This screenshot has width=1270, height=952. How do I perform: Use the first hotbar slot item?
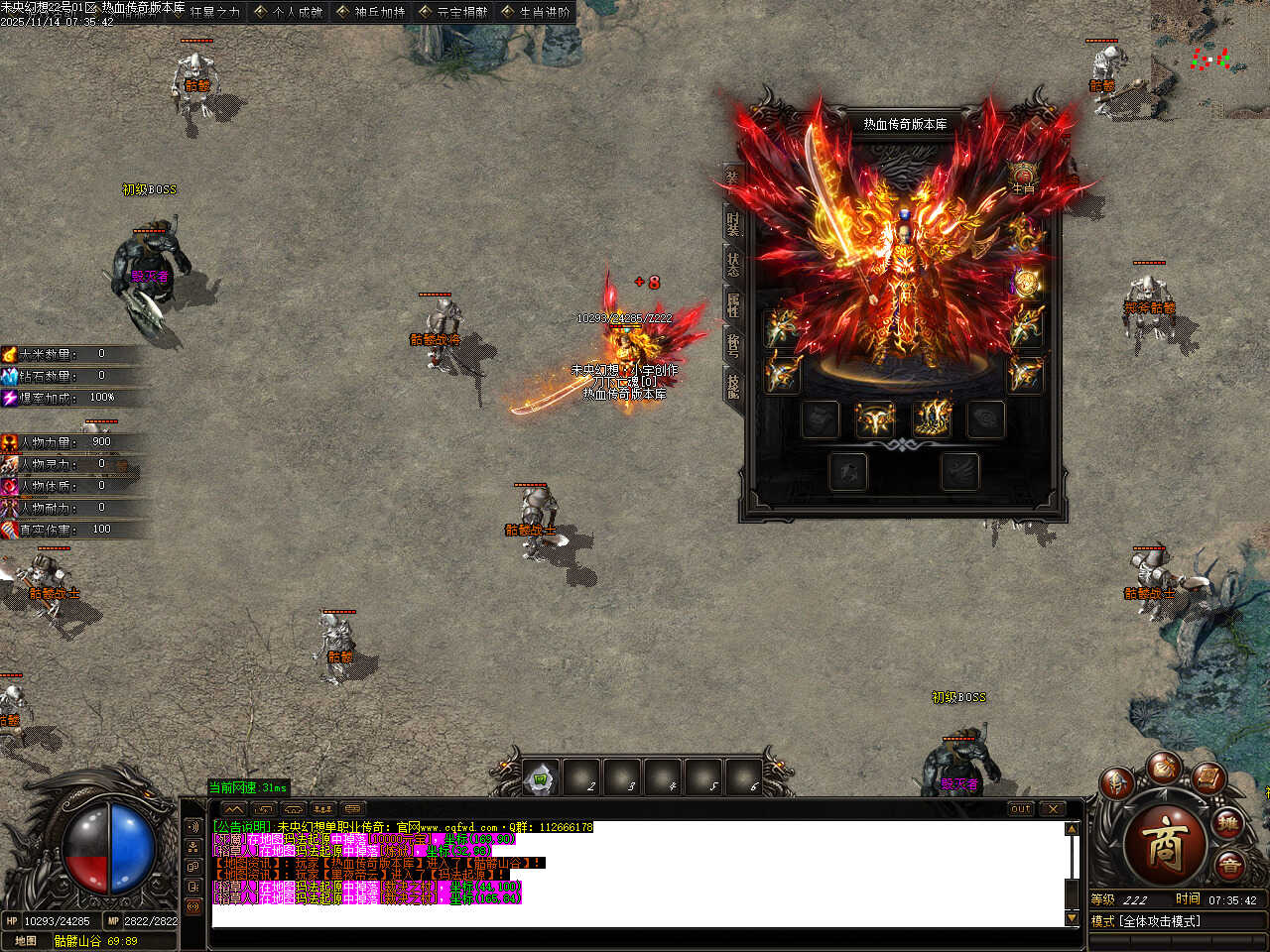coord(541,779)
